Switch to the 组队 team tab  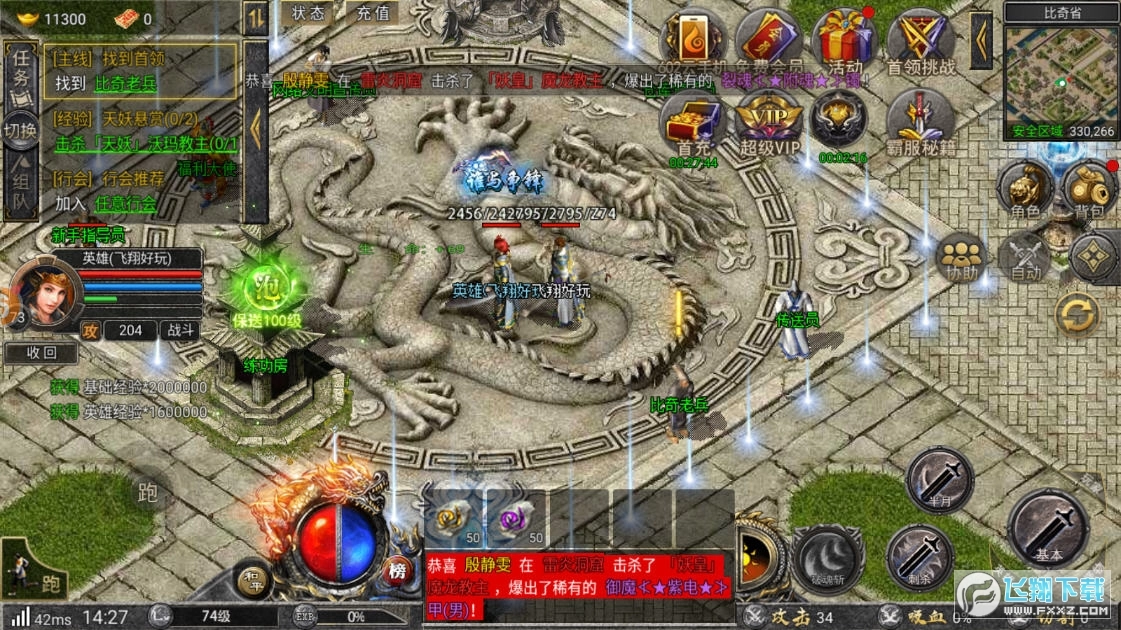(20, 192)
